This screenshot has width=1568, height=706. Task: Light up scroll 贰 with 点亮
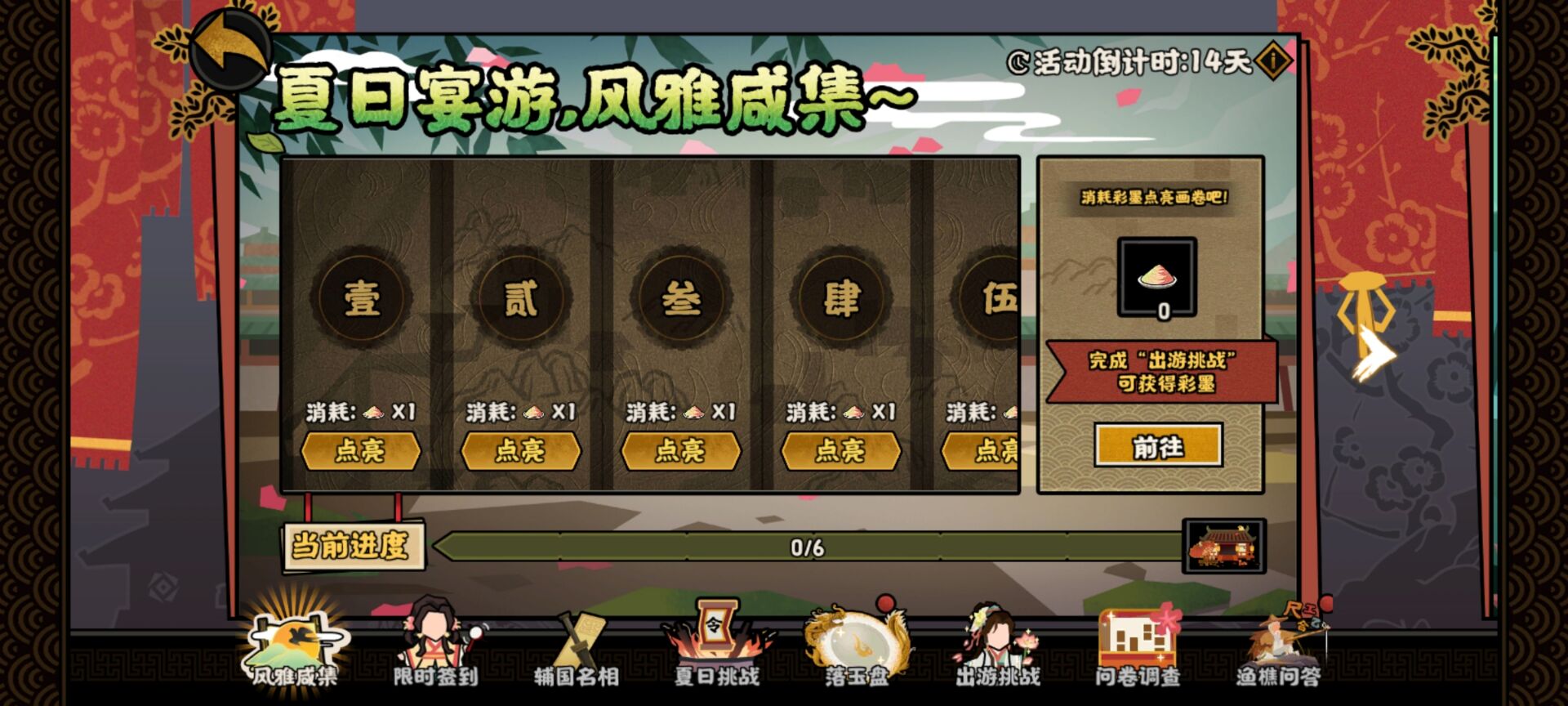click(520, 450)
